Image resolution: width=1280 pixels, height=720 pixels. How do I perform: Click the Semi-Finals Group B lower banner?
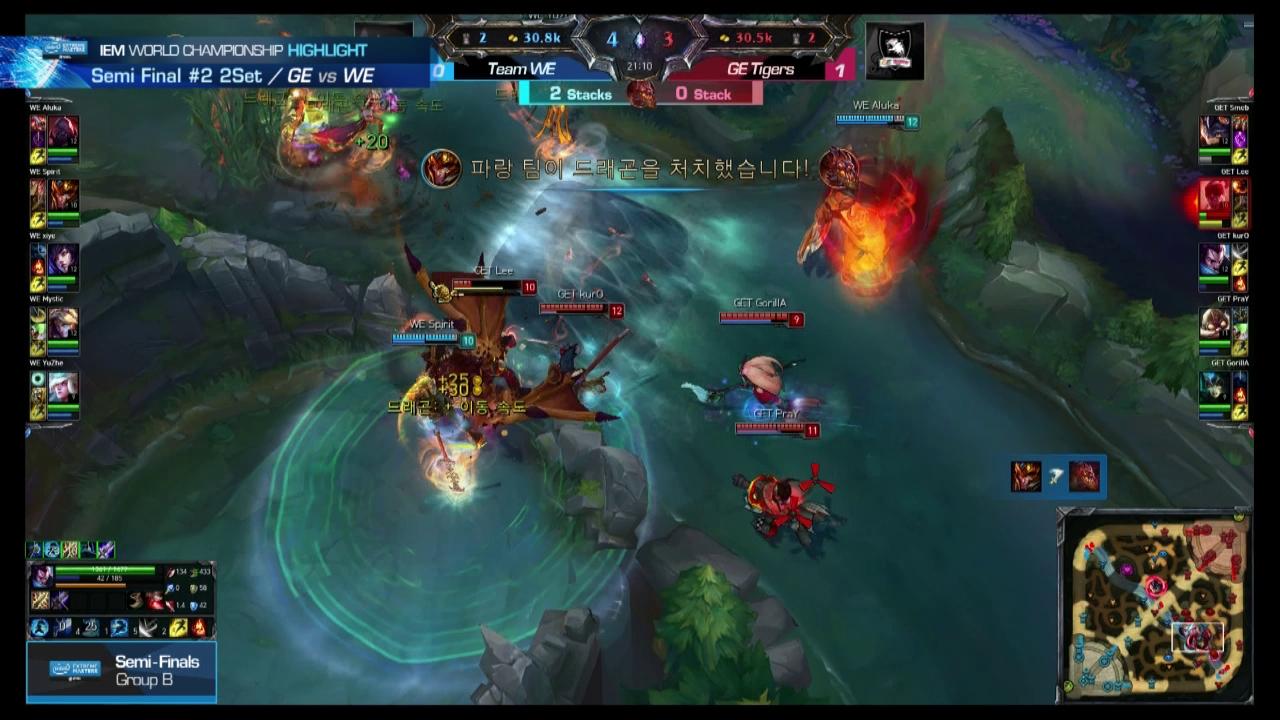coord(120,670)
